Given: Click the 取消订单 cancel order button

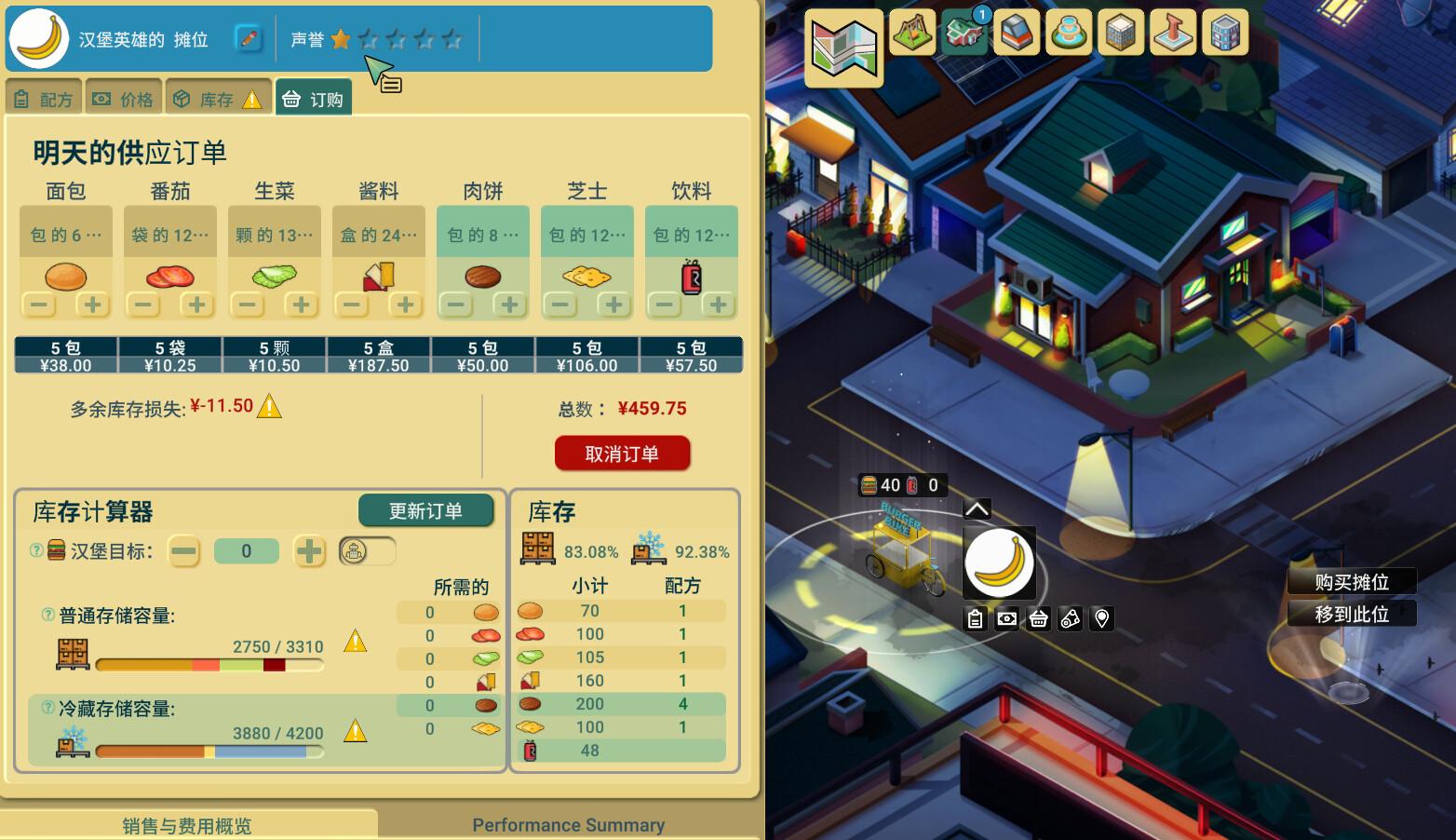Looking at the screenshot, I should point(621,454).
